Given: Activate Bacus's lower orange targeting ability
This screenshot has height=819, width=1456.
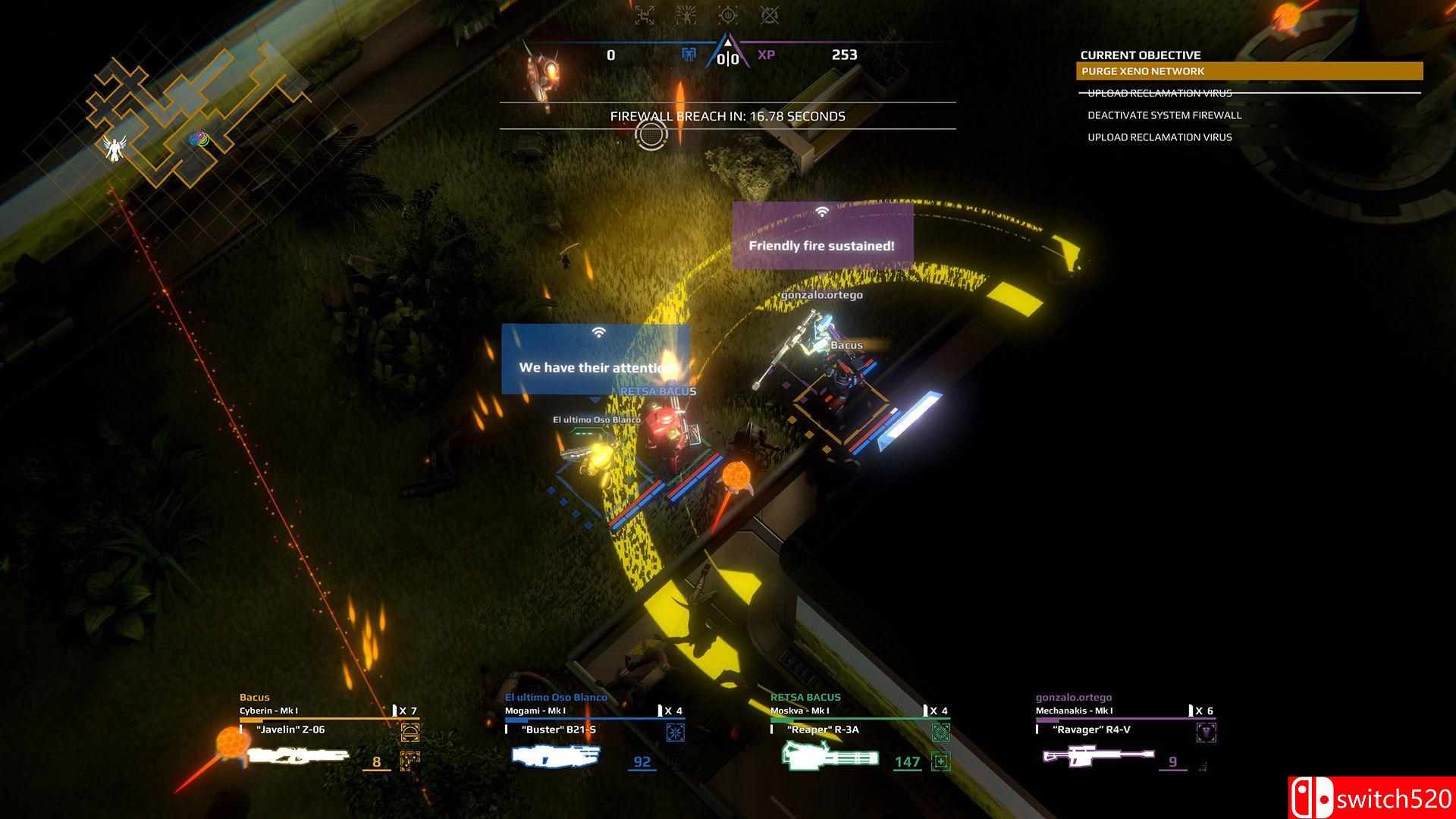Looking at the screenshot, I should pyautogui.click(x=410, y=760).
